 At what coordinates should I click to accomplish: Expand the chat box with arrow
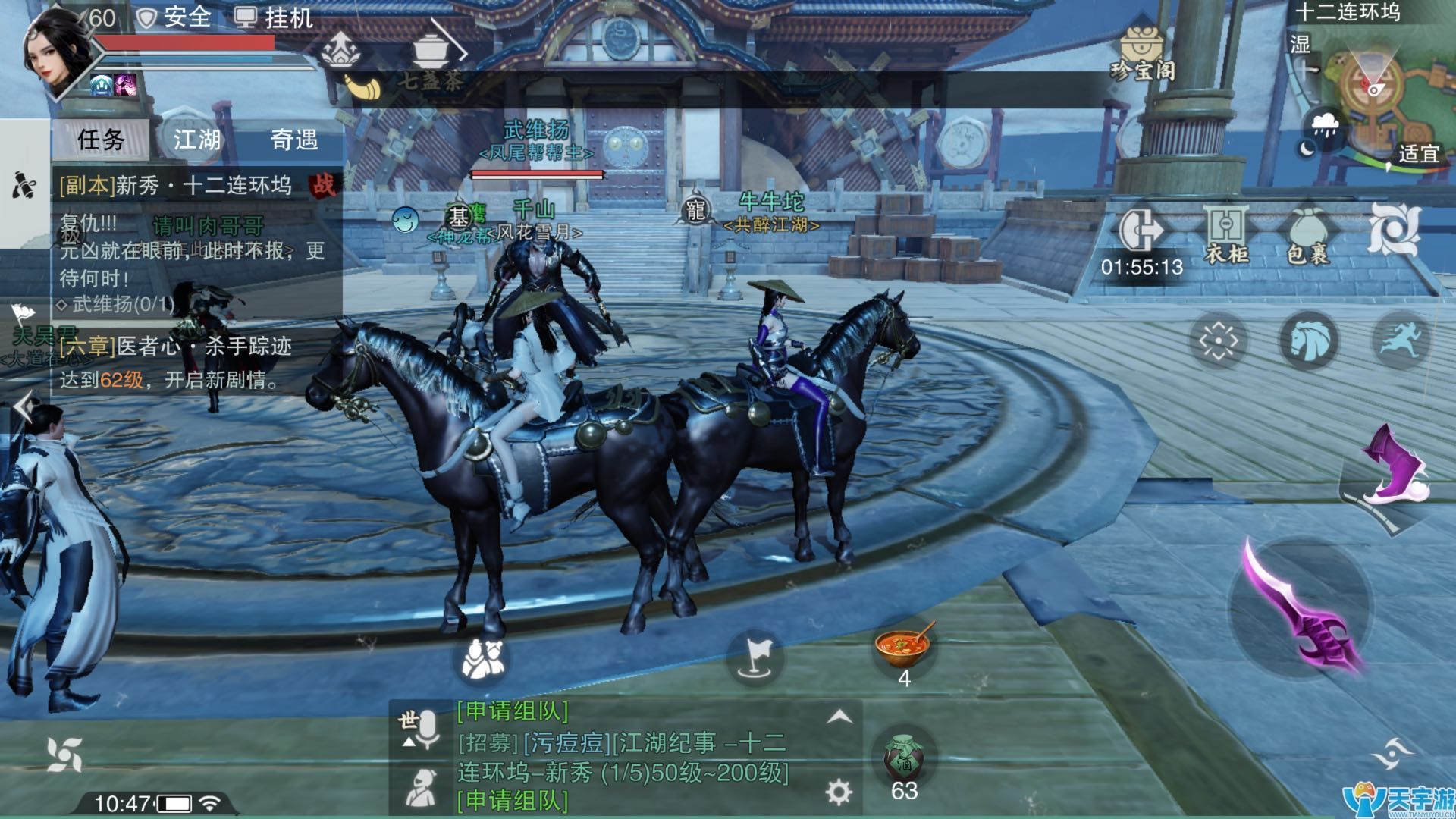click(x=839, y=717)
